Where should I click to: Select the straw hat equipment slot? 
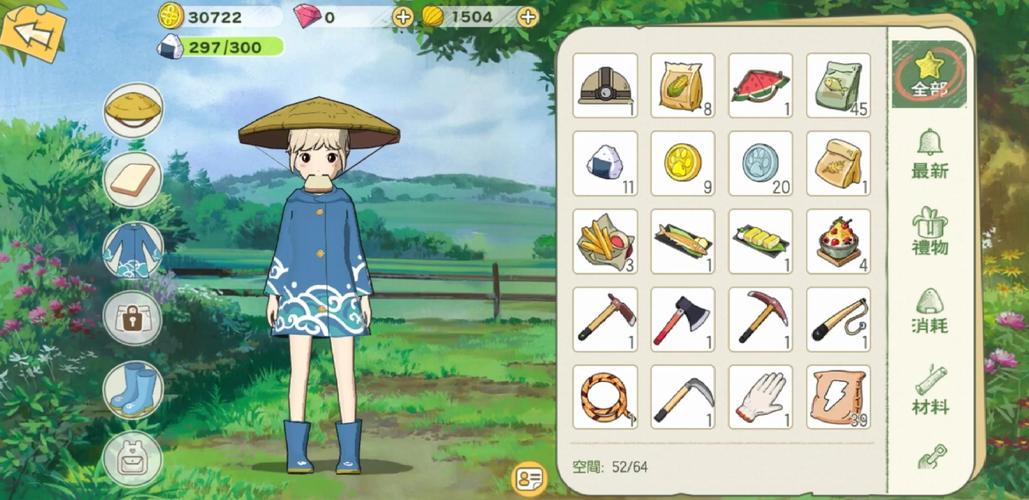133,108
